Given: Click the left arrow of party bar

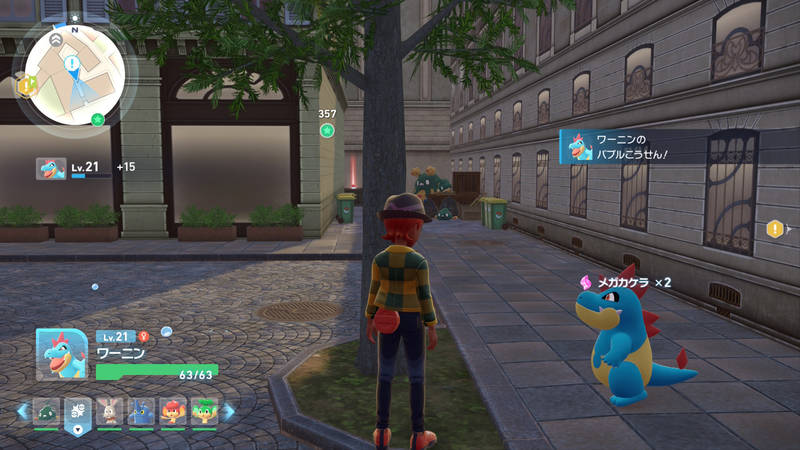Looking at the screenshot, I should [x=22, y=411].
